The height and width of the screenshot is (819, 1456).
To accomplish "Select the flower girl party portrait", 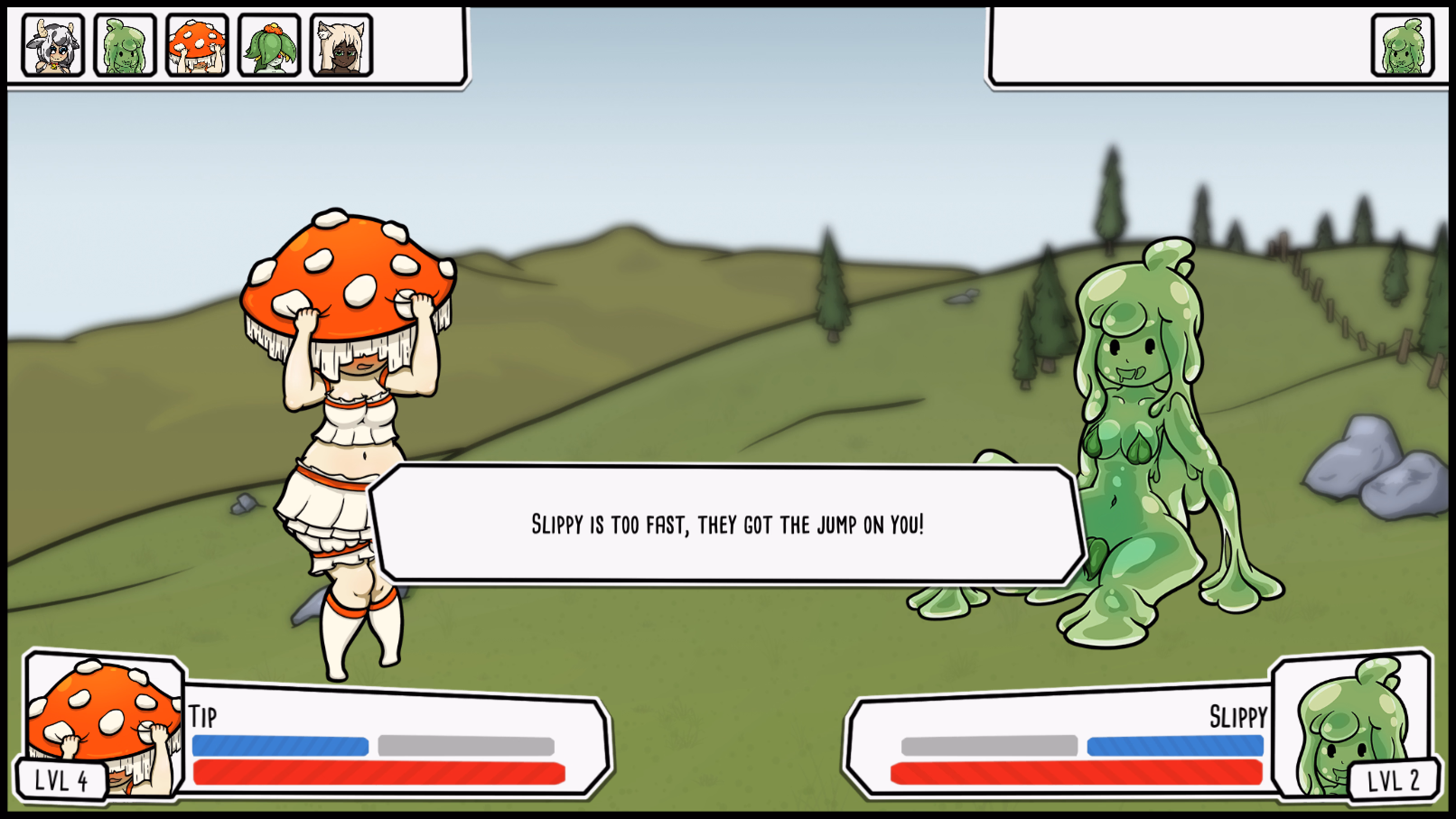I will pos(268,47).
